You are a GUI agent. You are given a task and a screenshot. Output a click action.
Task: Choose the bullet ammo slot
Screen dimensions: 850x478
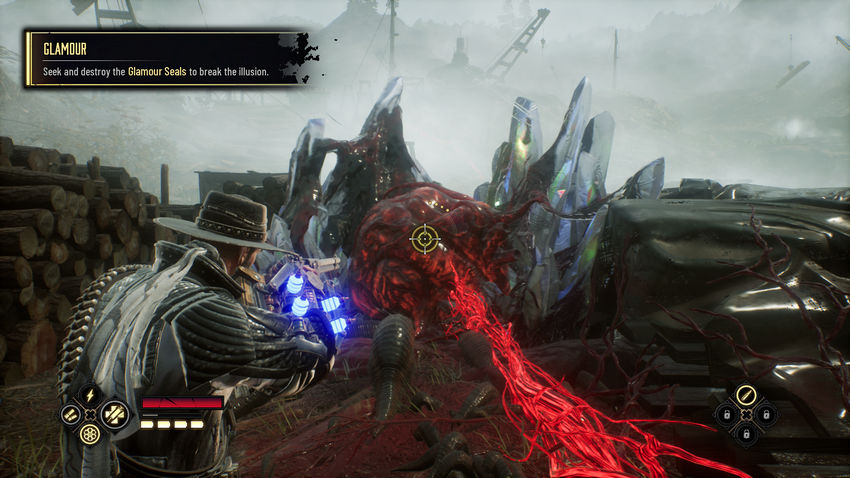(746, 394)
